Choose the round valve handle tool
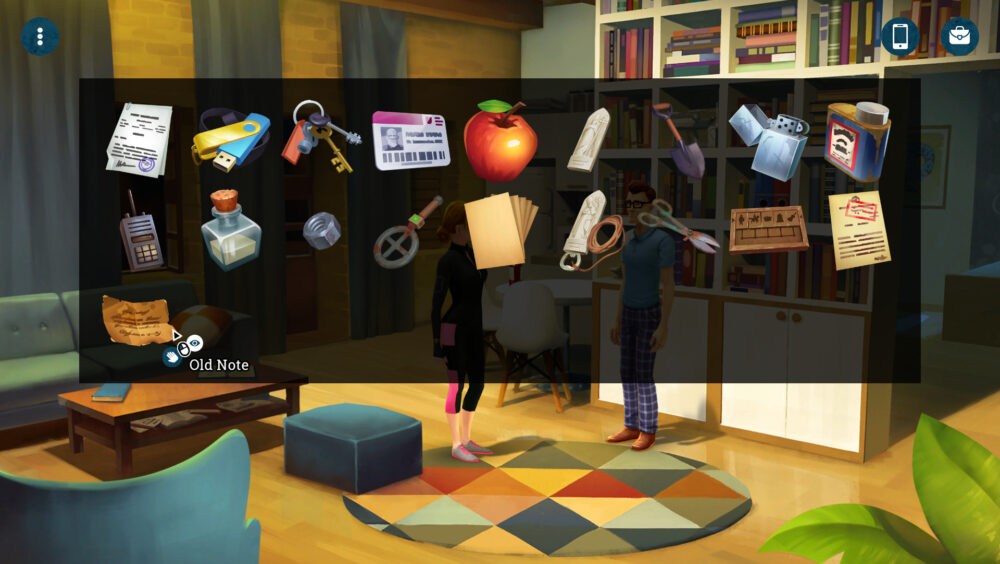The height and width of the screenshot is (564, 1000). click(x=406, y=232)
